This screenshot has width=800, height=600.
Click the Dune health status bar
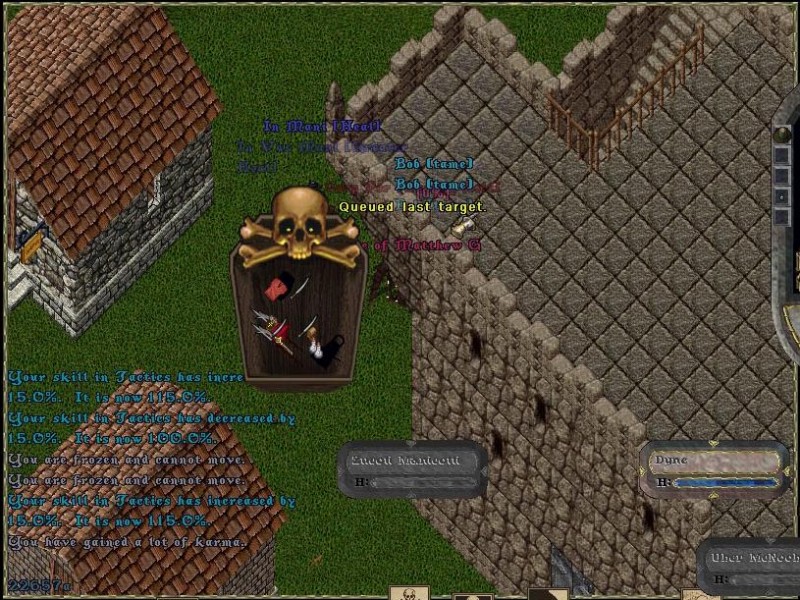coord(713,471)
